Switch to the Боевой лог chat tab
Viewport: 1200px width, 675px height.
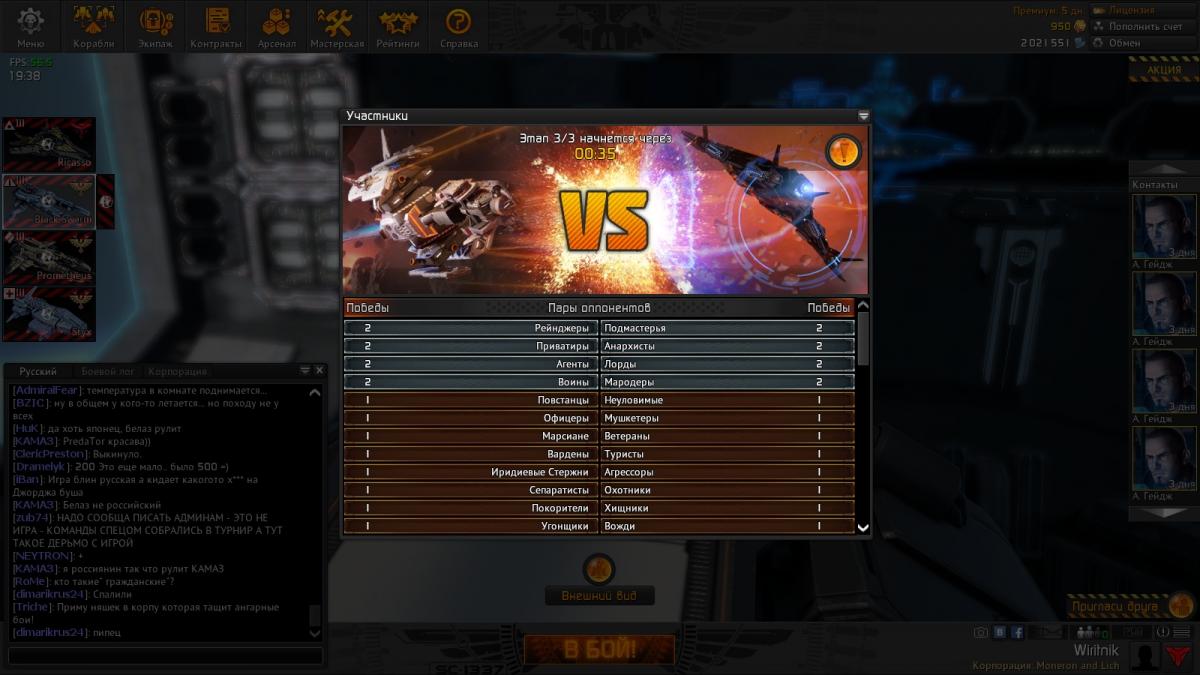pos(108,371)
